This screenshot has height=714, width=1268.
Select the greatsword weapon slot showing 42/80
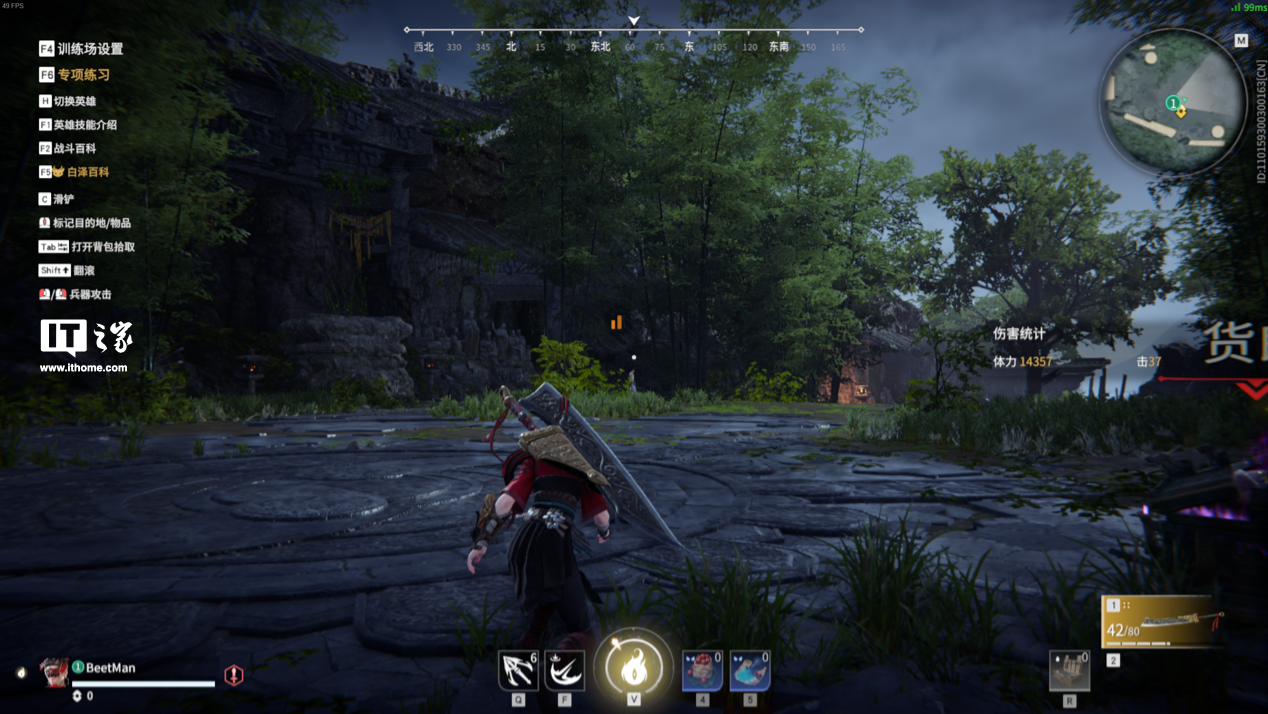(1163, 623)
